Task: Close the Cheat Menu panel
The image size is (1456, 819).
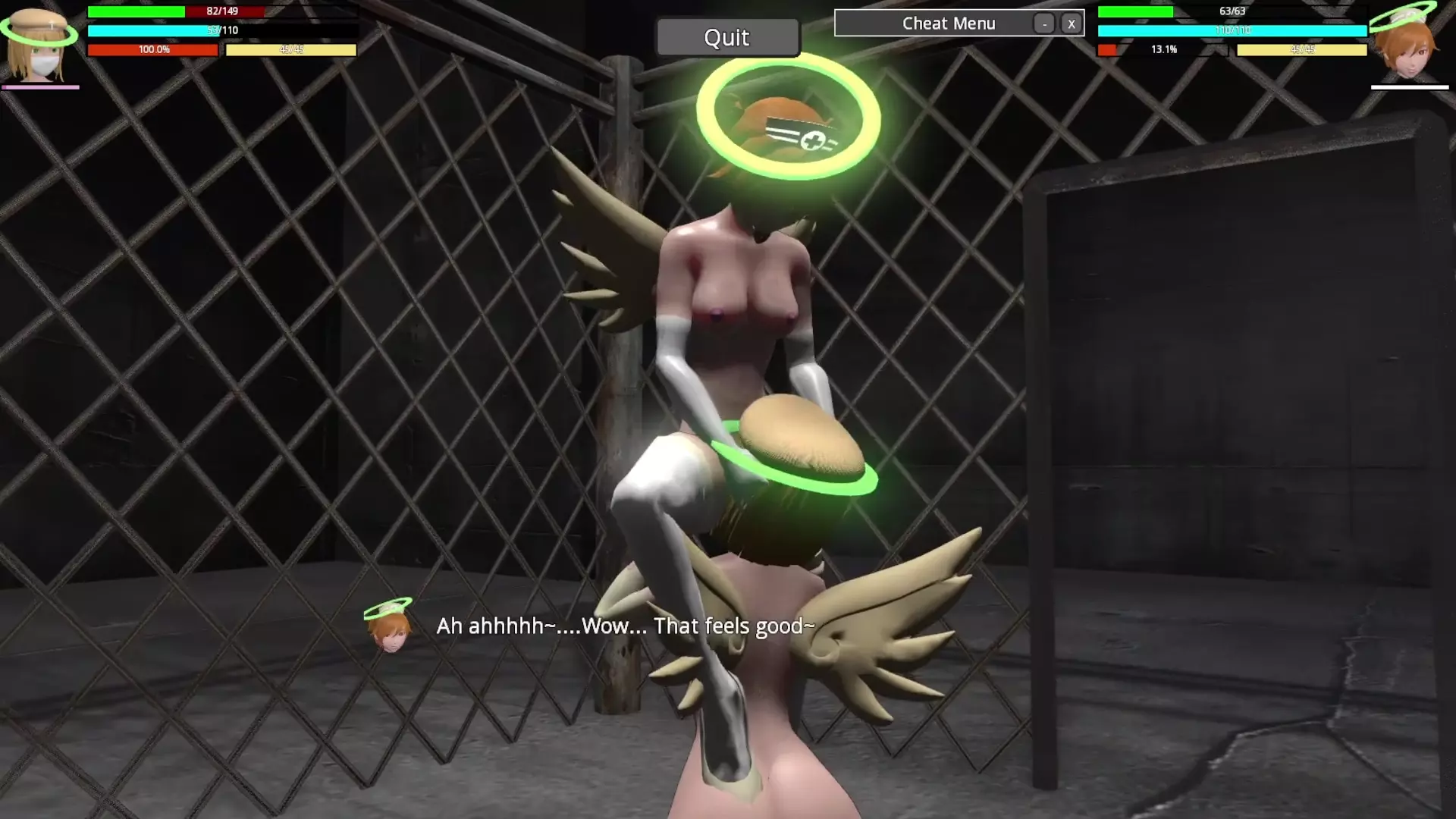Action: point(1071,24)
